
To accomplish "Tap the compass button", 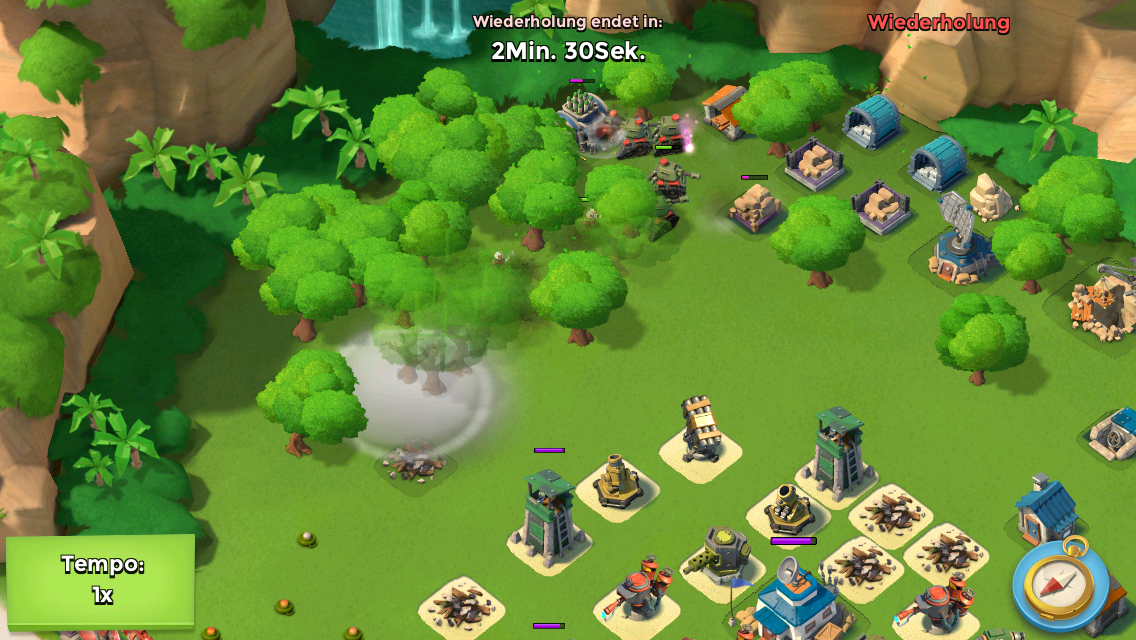I will click(x=1060, y=585).
